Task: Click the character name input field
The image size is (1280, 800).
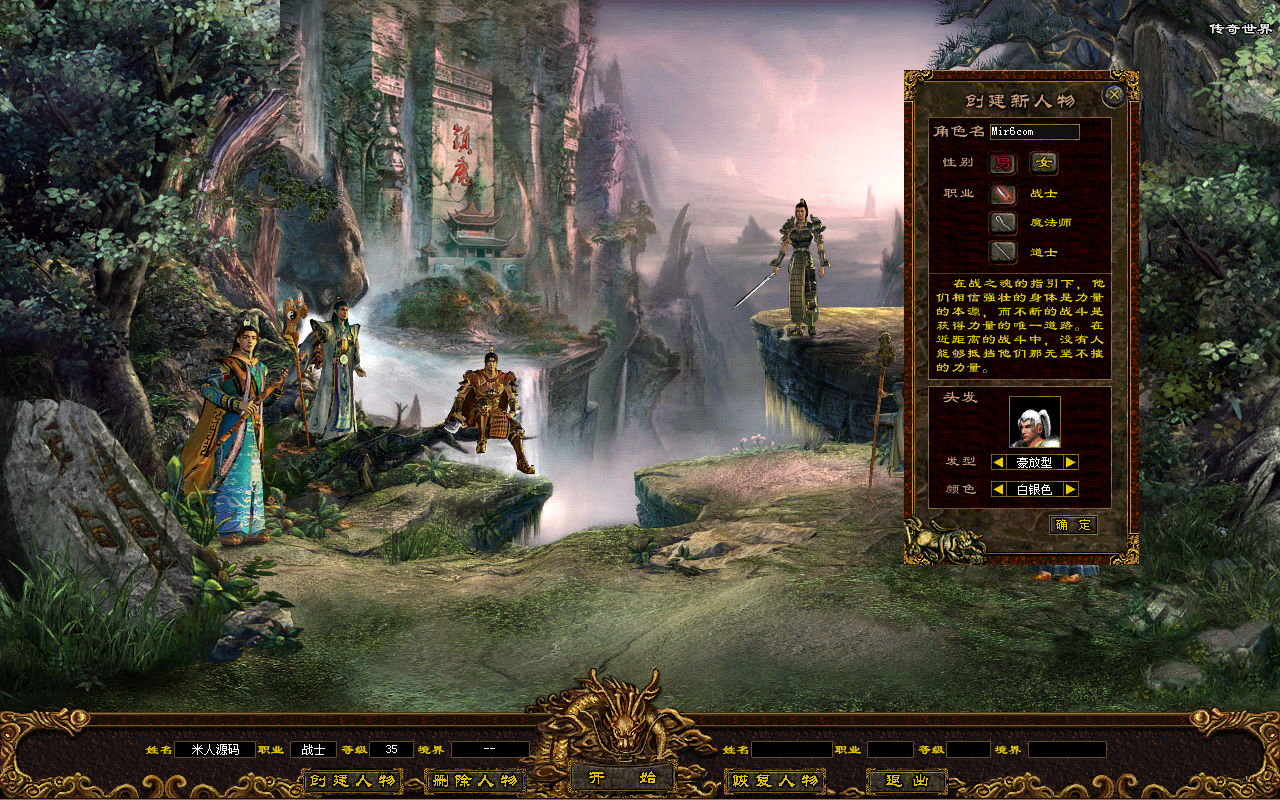Action: coord(1034,132)
